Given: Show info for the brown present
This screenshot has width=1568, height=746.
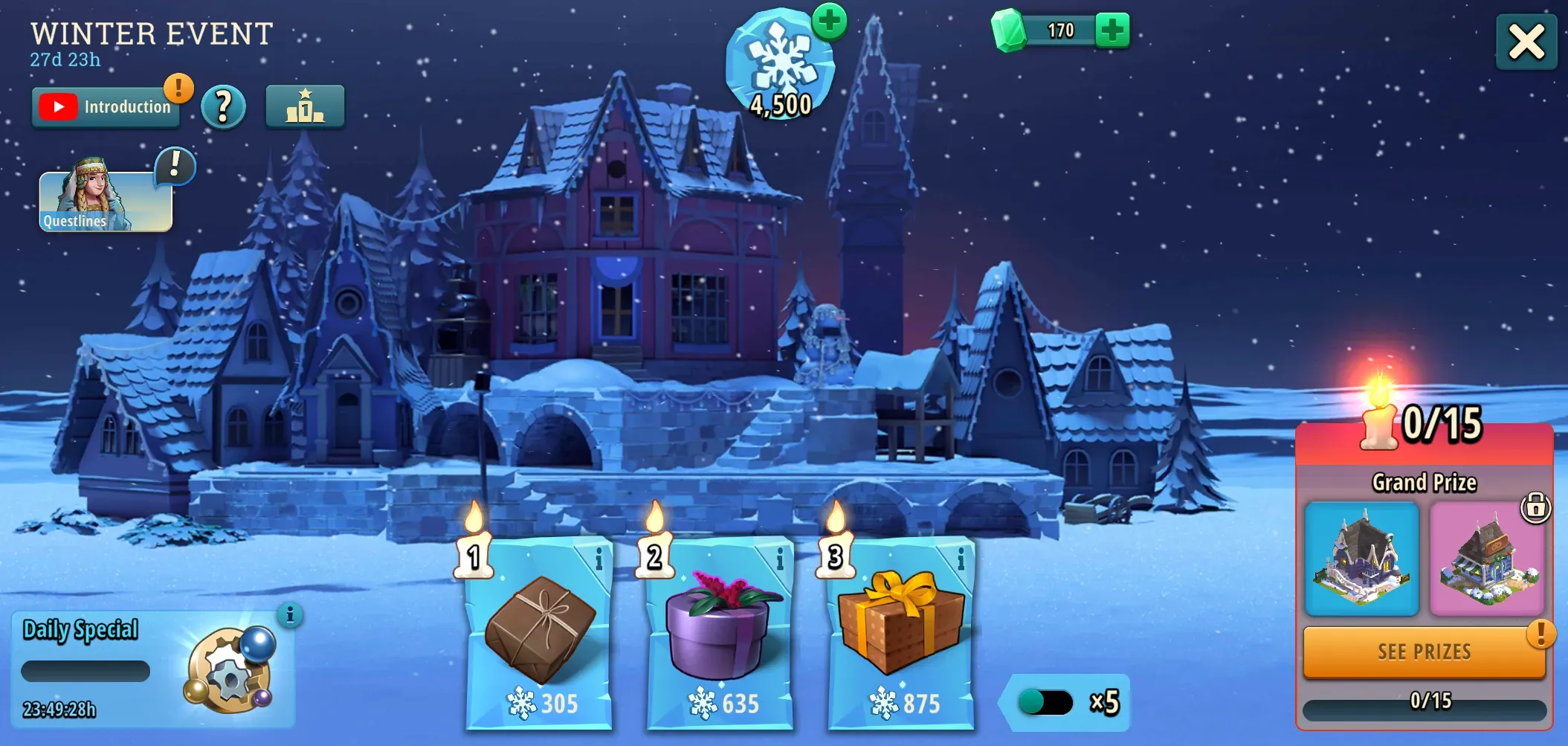Looking at the screenshot, I should click(x=599, y=559).
